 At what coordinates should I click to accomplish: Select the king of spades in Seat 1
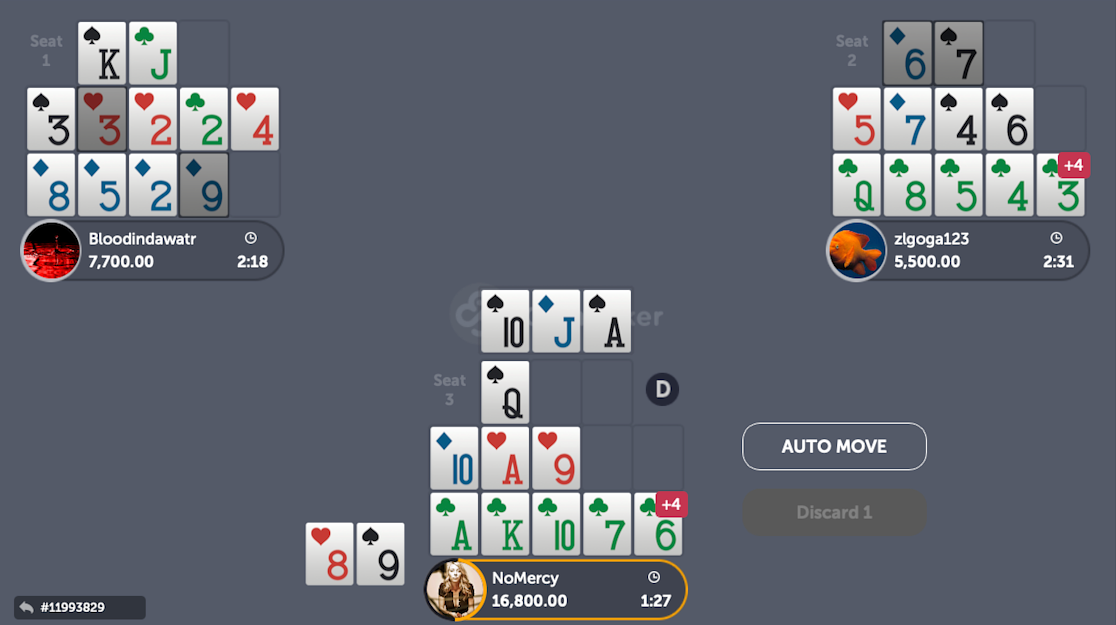pyautogui.click(x=102, y=53)
